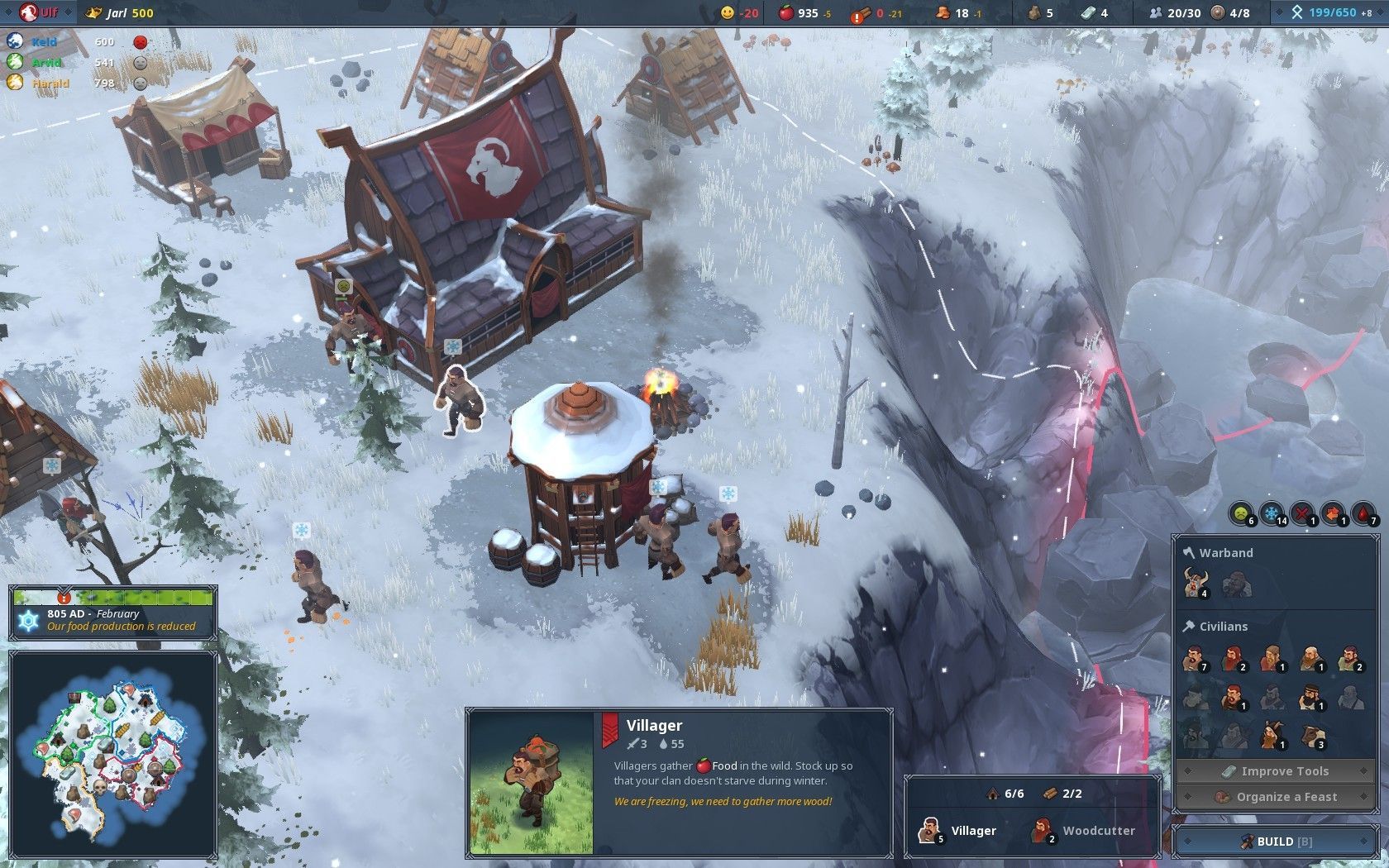
Task: Choose the Woodcutter role in the house panel
Action: click(x=1083, y=831)
